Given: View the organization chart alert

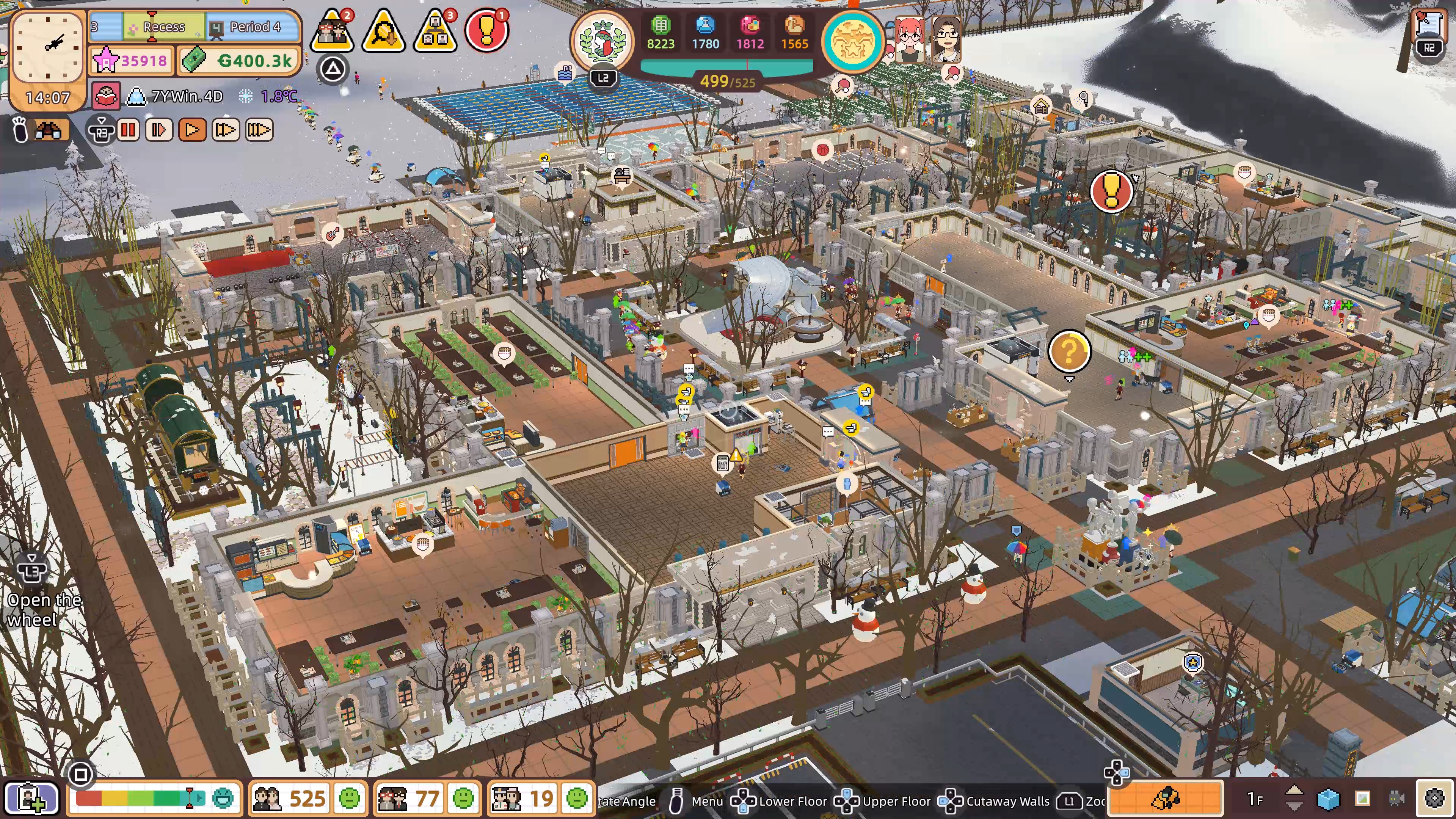Looking at the screenshot, I should pos(435,31).
